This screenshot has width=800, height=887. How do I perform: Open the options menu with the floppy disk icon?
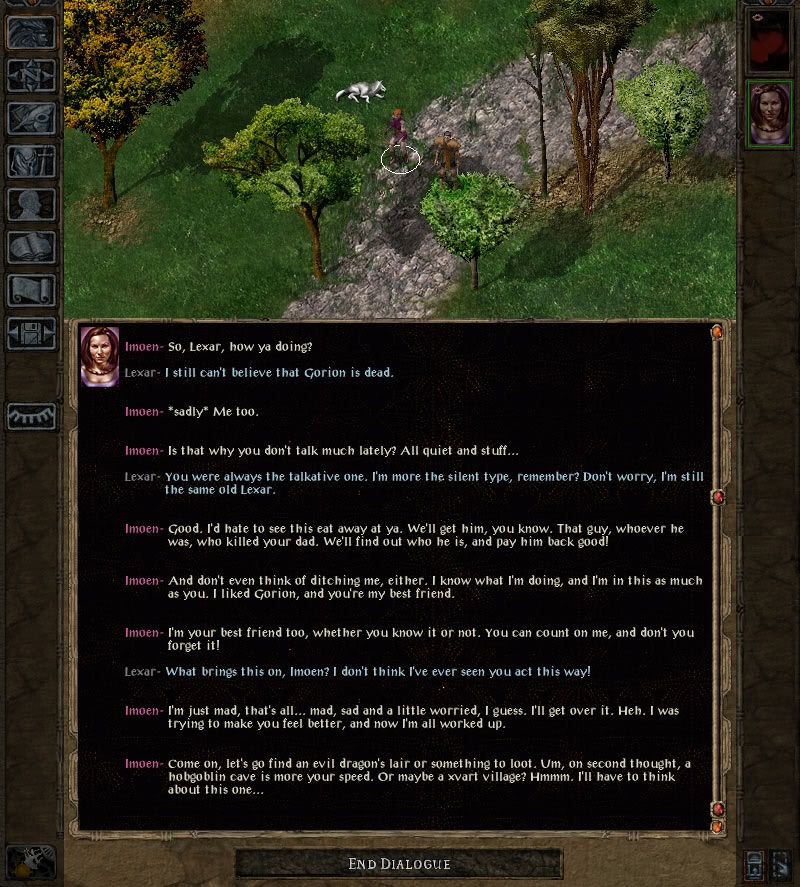(x=31, y=333)
